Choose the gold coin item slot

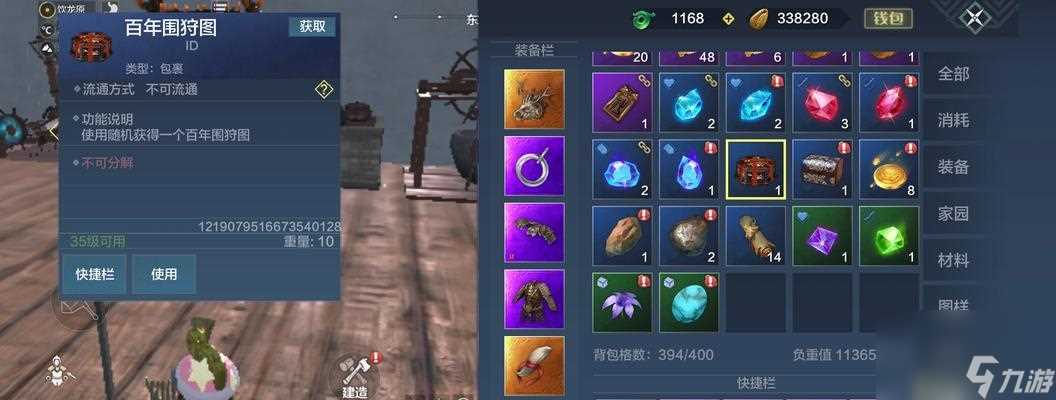coord(888,169)
